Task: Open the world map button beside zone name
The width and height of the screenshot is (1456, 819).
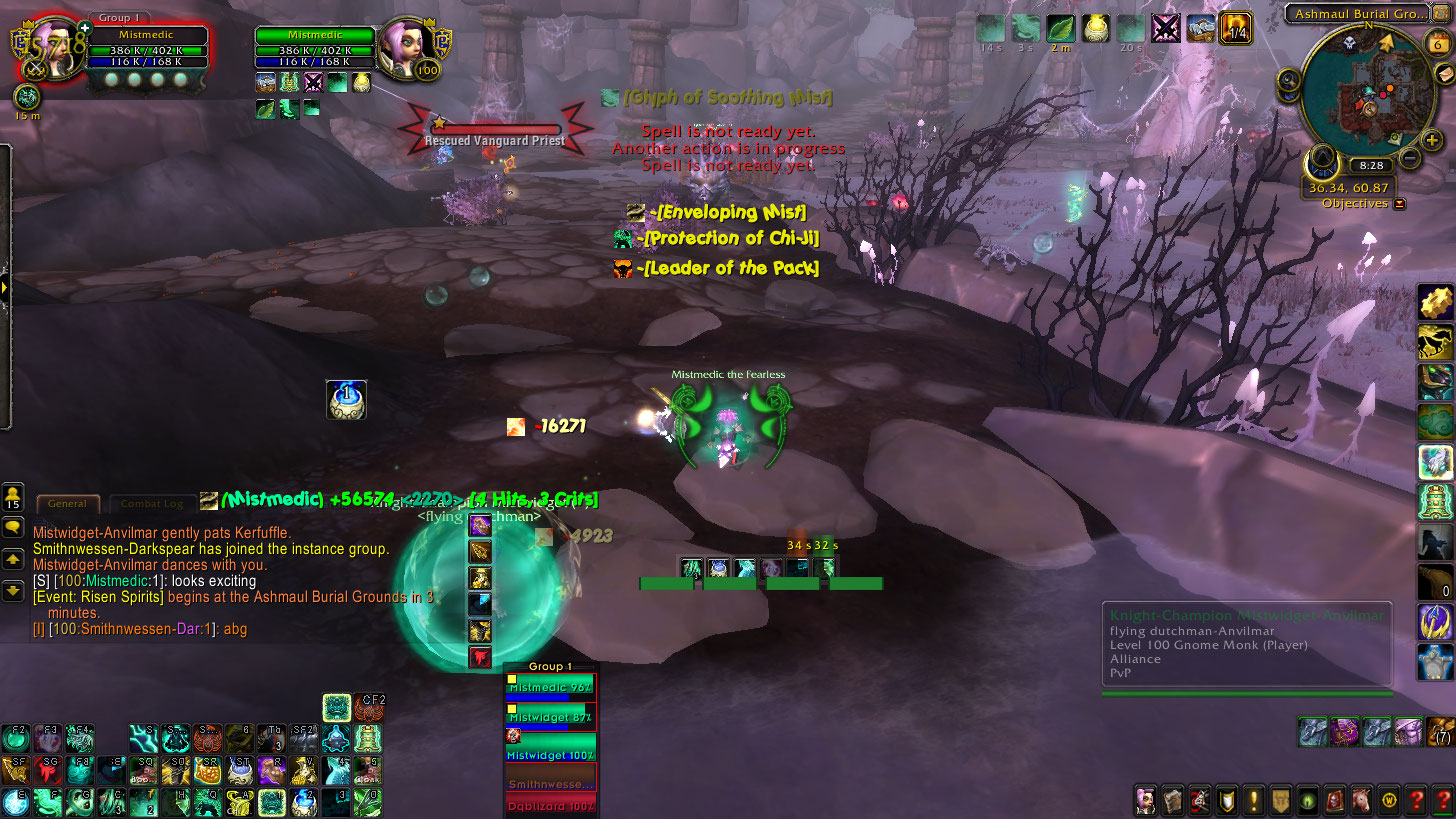Action: 1438,14
